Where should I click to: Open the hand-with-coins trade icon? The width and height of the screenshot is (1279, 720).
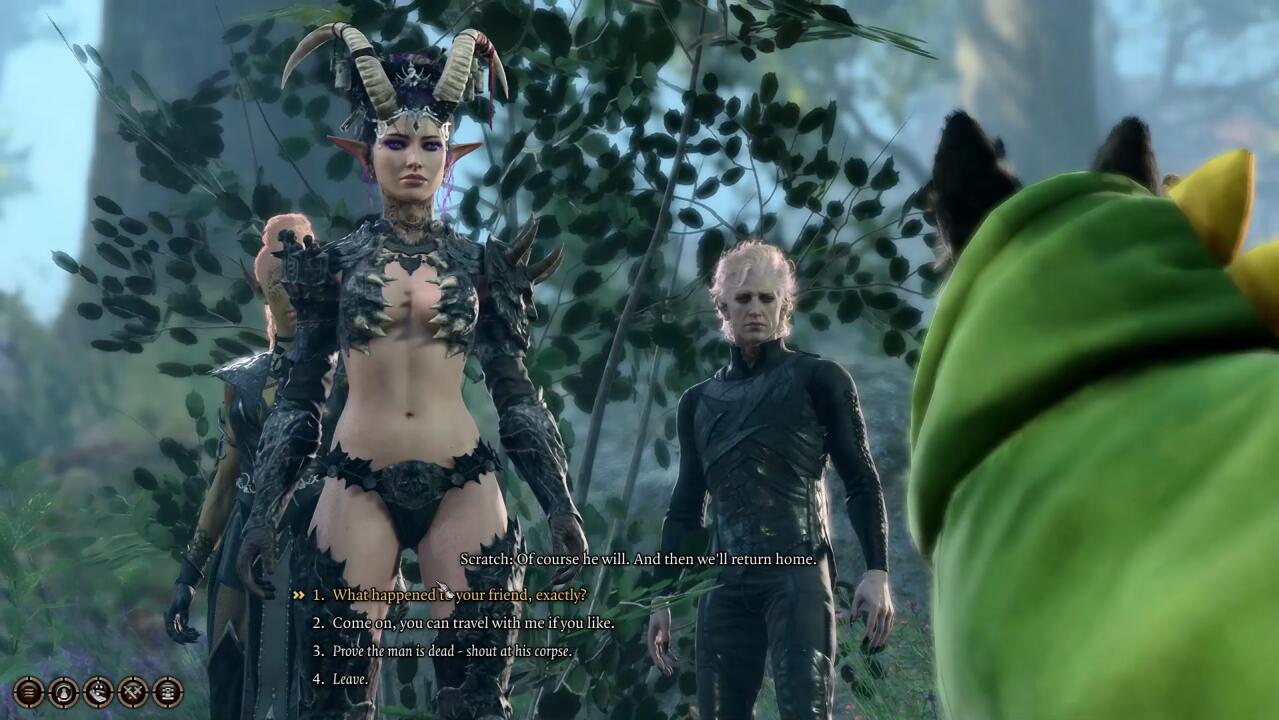98,691
